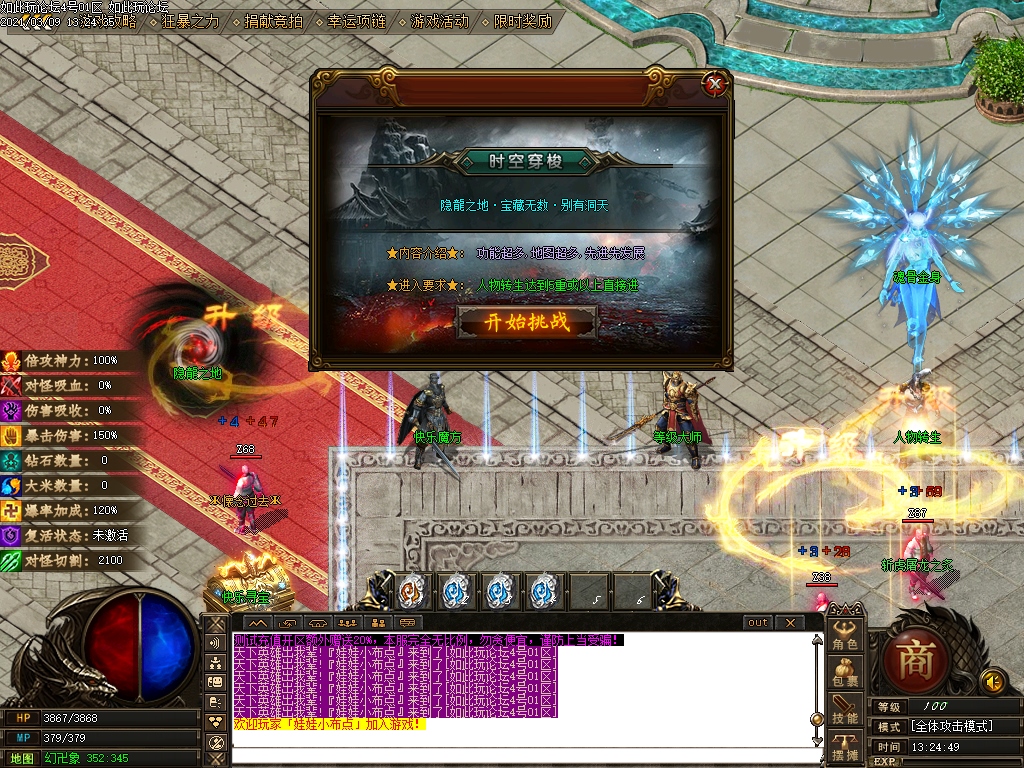The height and width of the screenshot is (768, 1024).
Task: Toggle the sound speaker icon
Action: (x=992, y=682)
